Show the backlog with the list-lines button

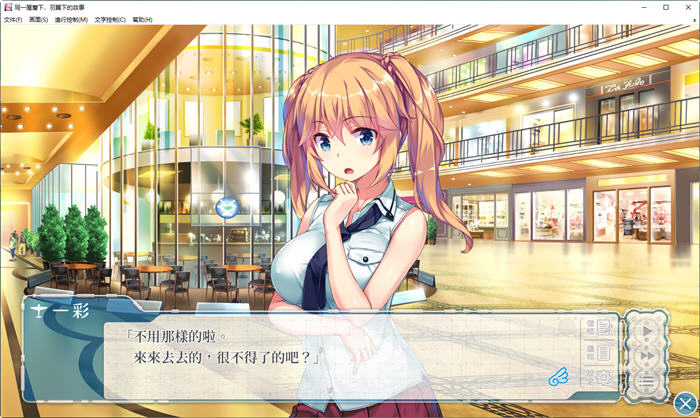[x=647, y=380]
